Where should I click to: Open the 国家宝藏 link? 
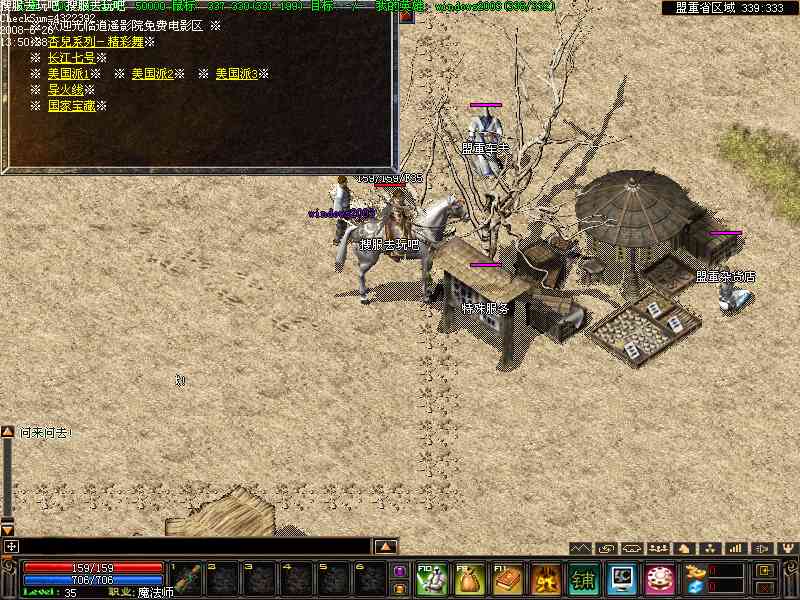(71, 106)
